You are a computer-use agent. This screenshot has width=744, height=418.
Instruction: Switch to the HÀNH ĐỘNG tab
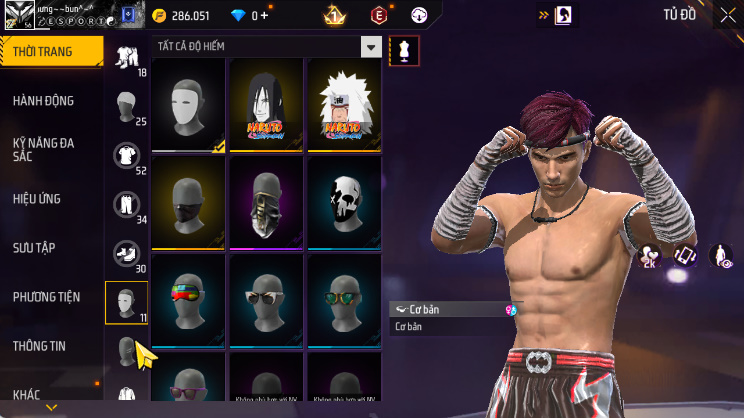[x=44, y=101]
